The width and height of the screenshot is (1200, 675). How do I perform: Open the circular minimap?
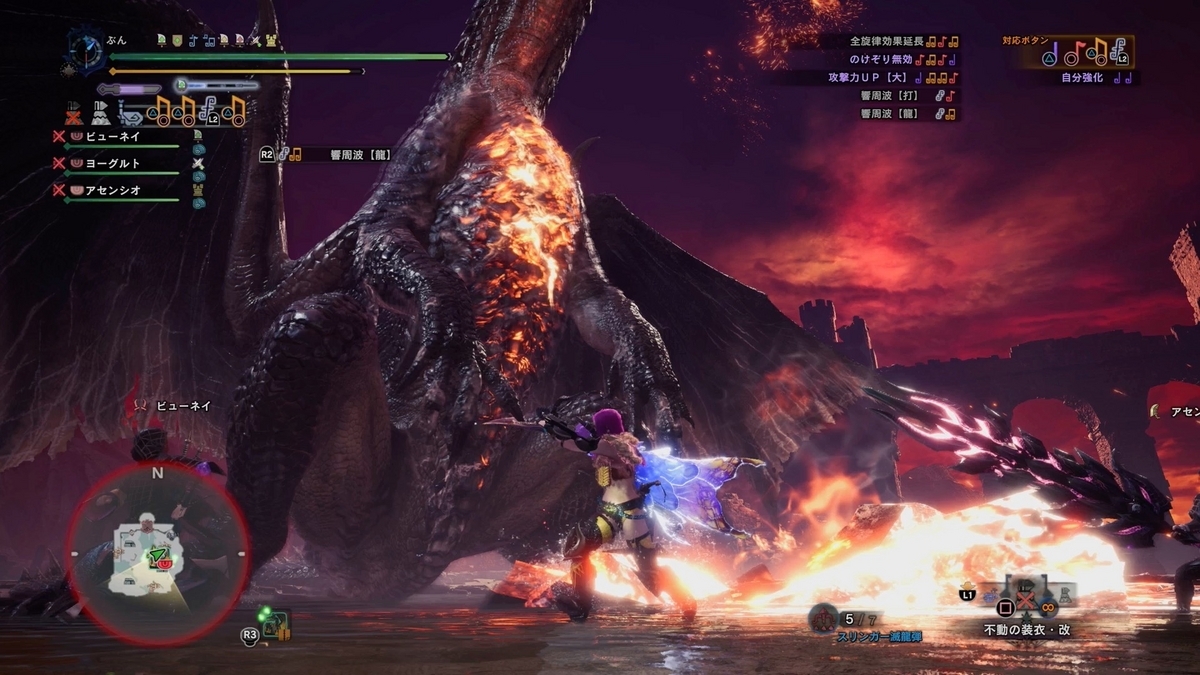157,553
